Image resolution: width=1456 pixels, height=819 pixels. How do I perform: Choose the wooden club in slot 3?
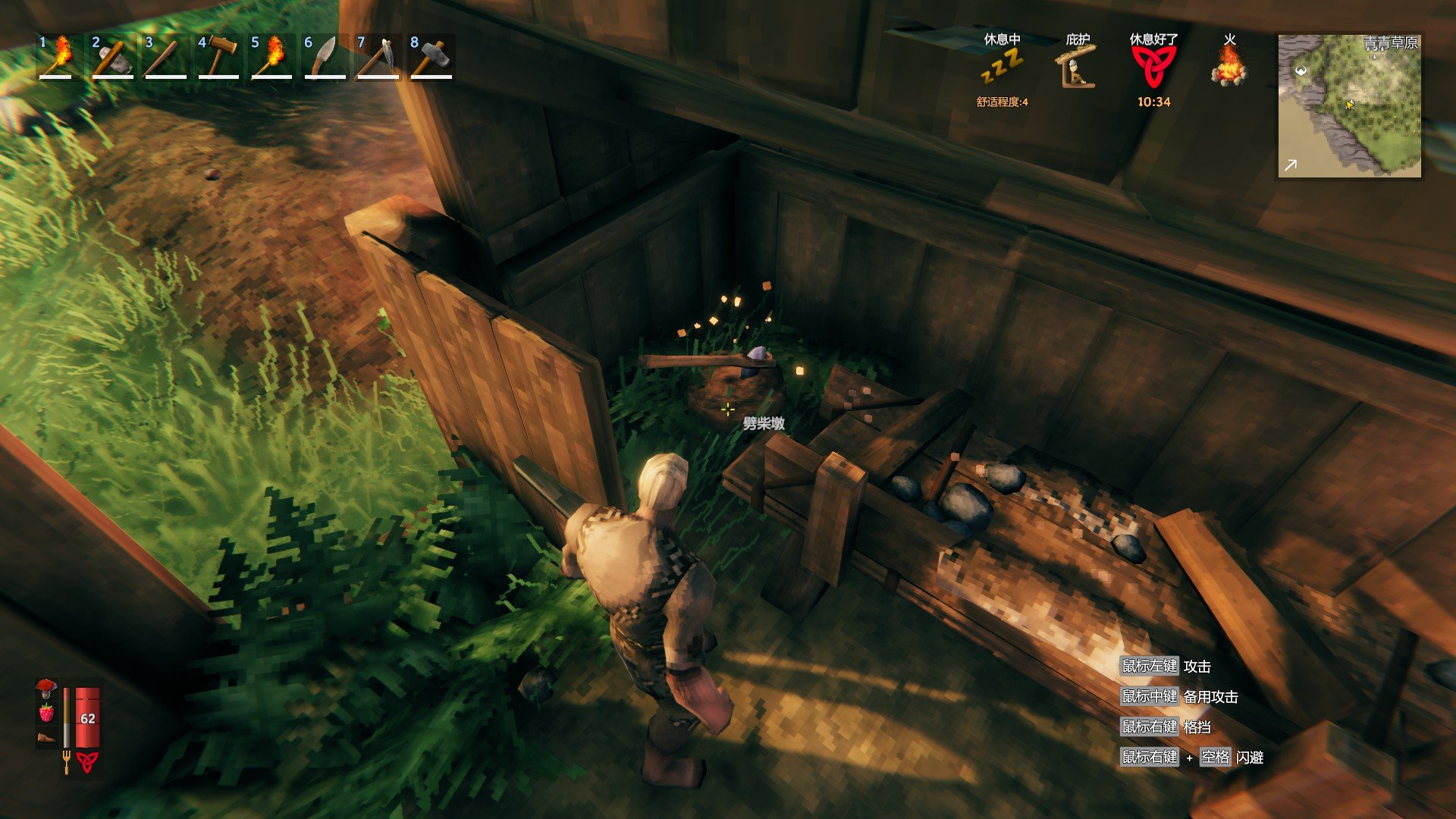point(165,57)
